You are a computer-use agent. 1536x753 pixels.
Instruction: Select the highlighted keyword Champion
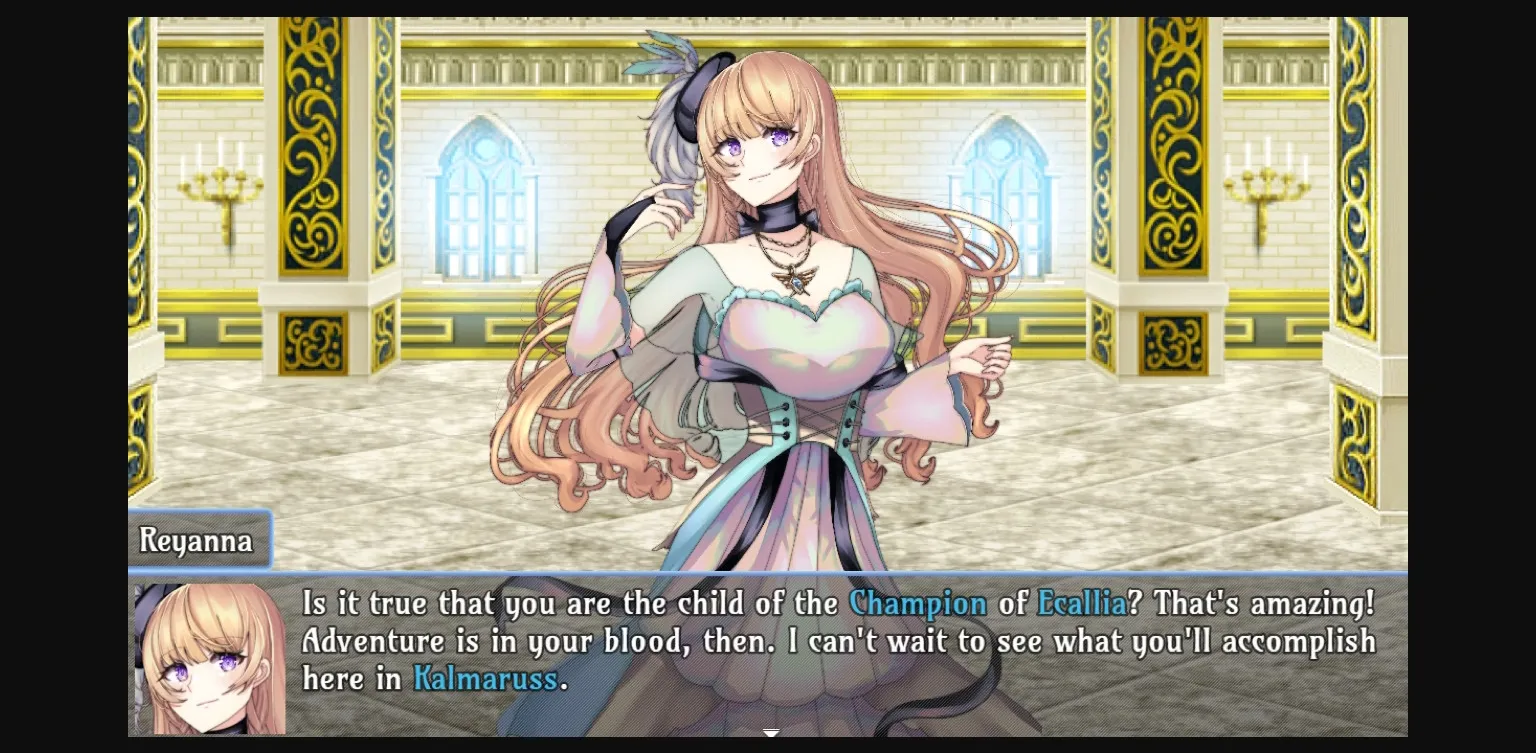coord(918,603)
